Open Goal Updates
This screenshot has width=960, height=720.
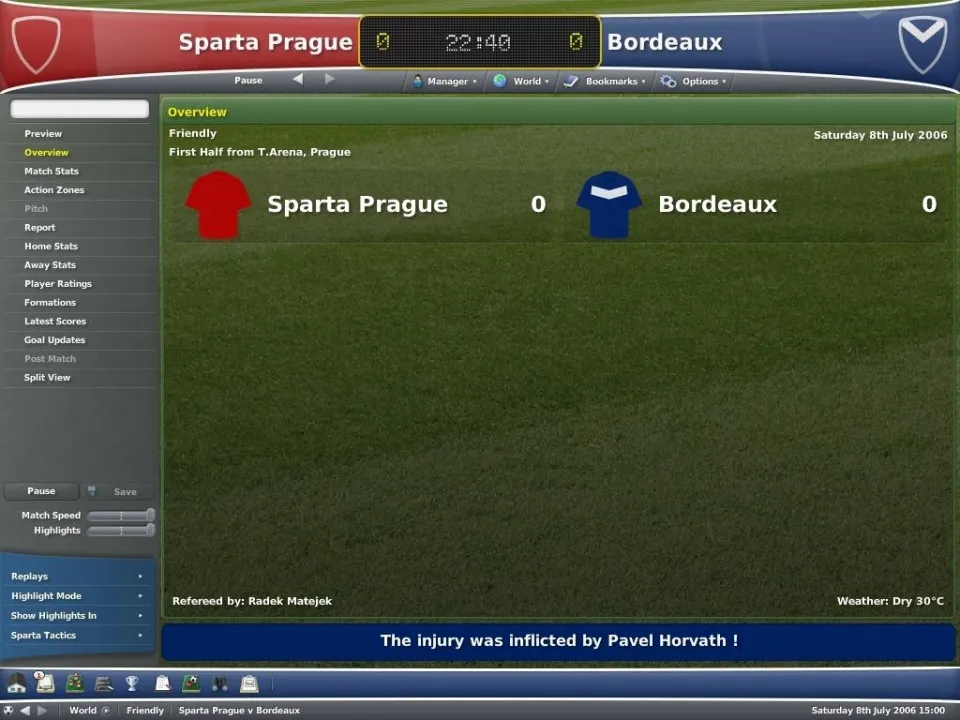(x=55, y=340)
